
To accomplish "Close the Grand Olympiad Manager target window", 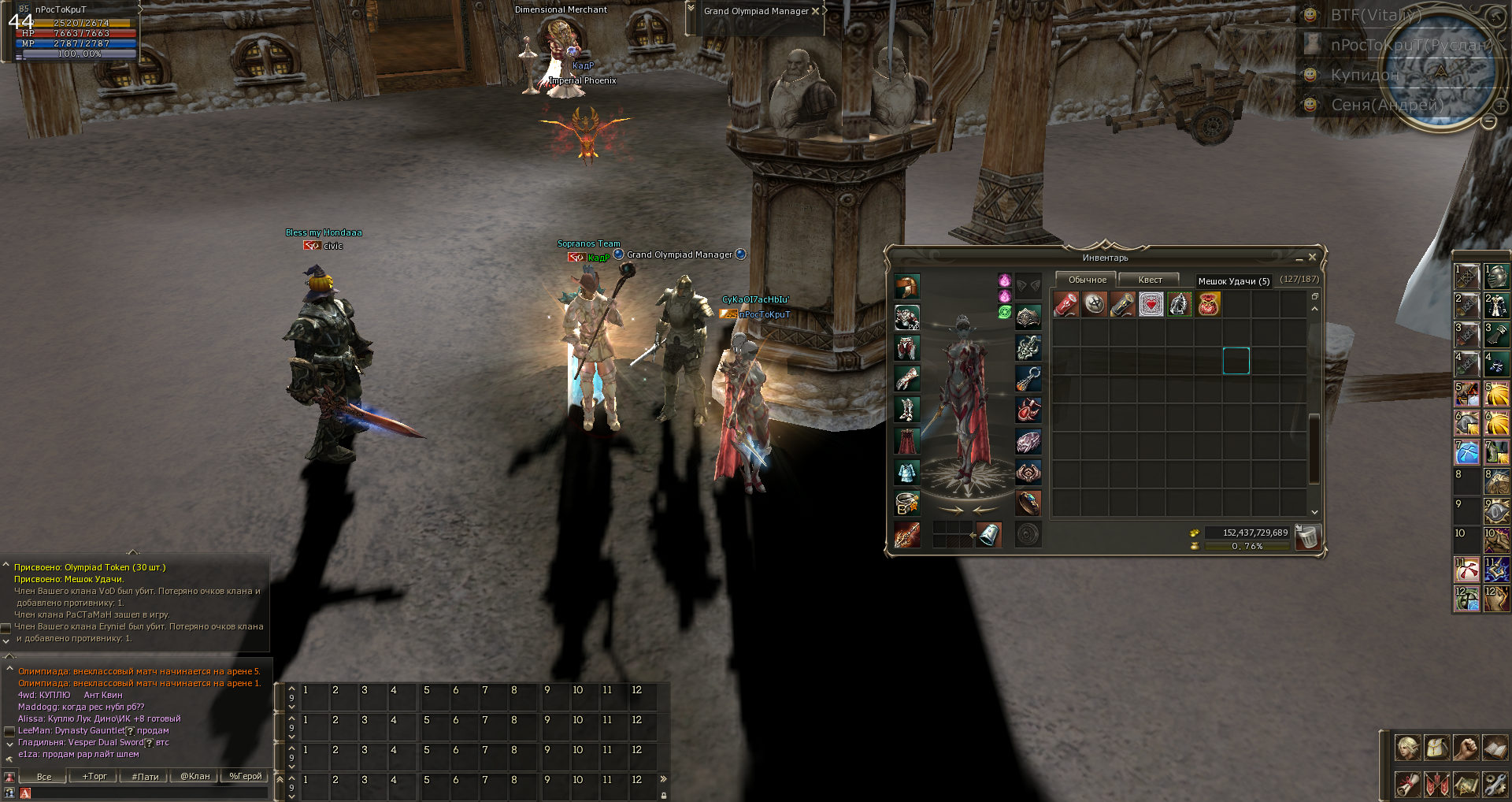I will coord(815,11).
